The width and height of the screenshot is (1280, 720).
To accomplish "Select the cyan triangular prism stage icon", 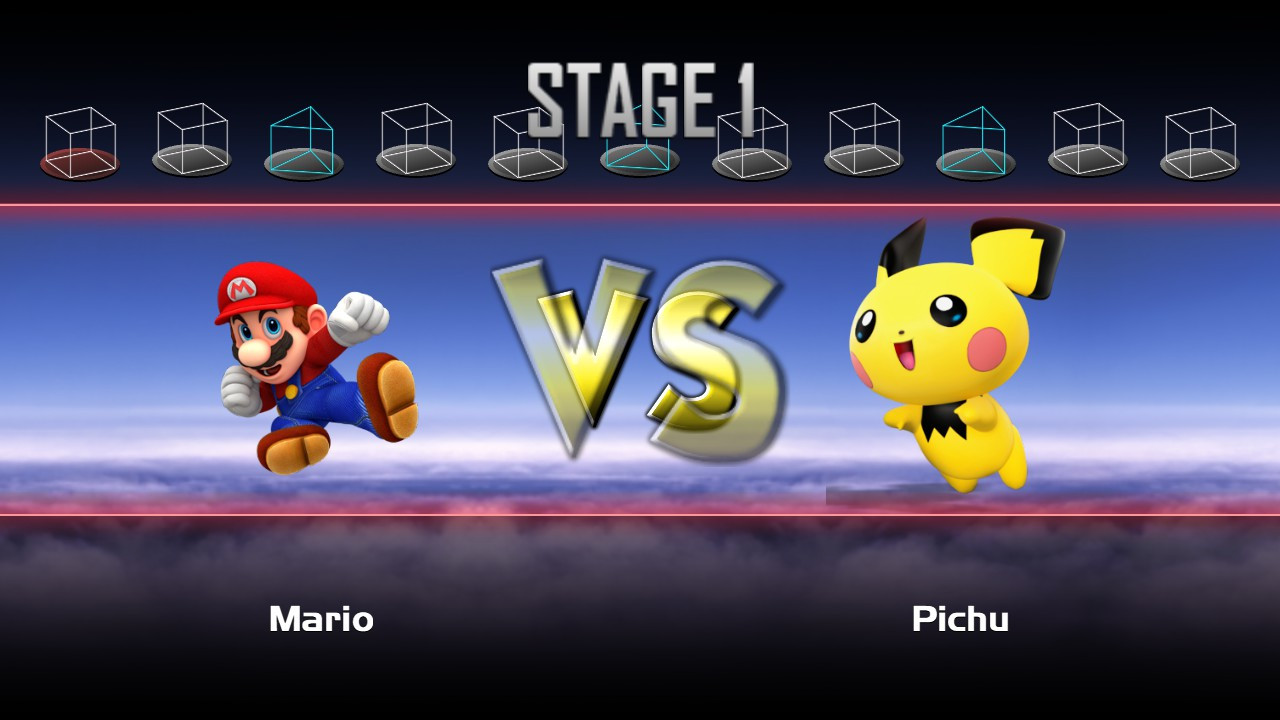I will point(303,140).
